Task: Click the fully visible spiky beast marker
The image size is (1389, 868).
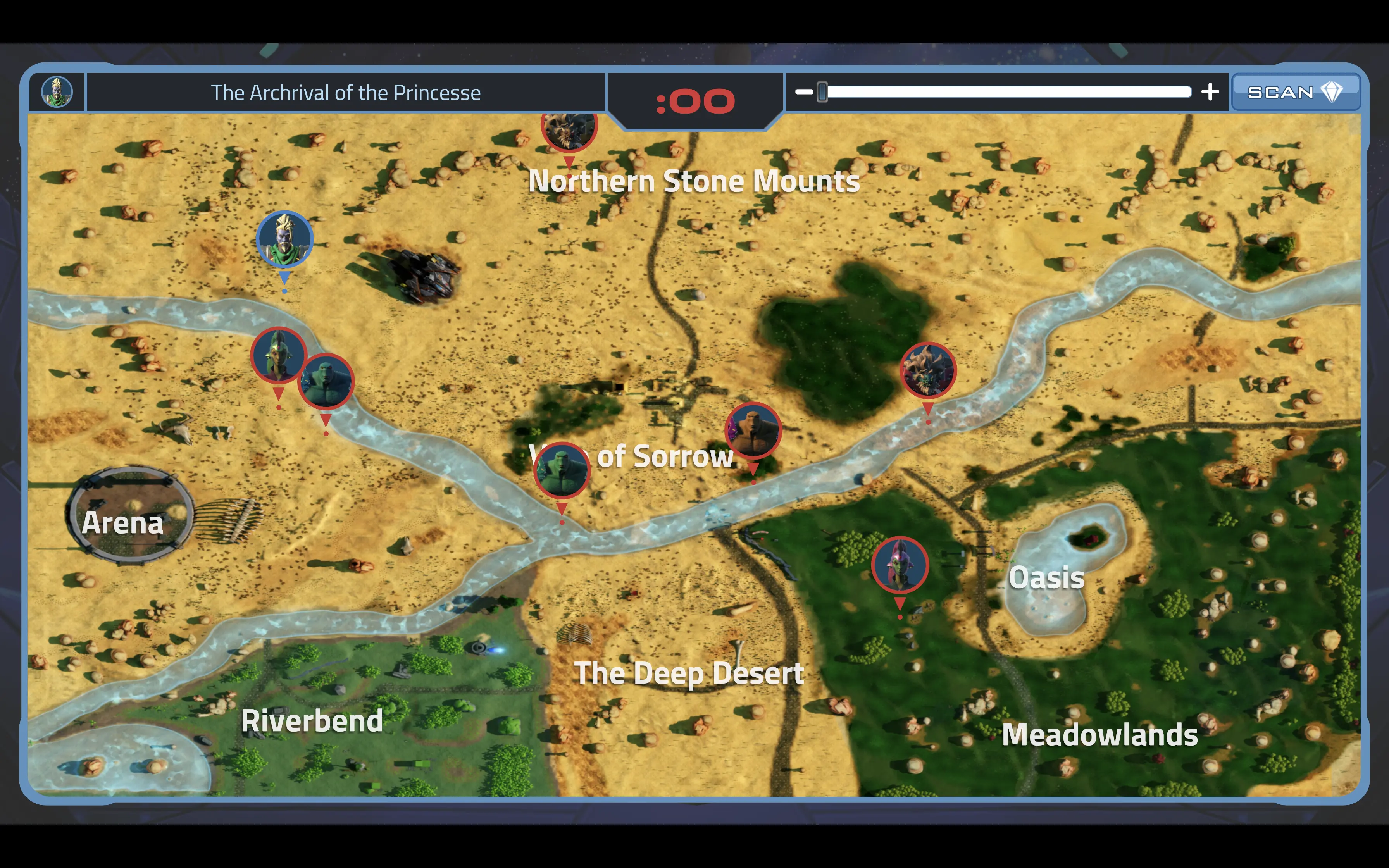Action: click(x=927, y=370)
